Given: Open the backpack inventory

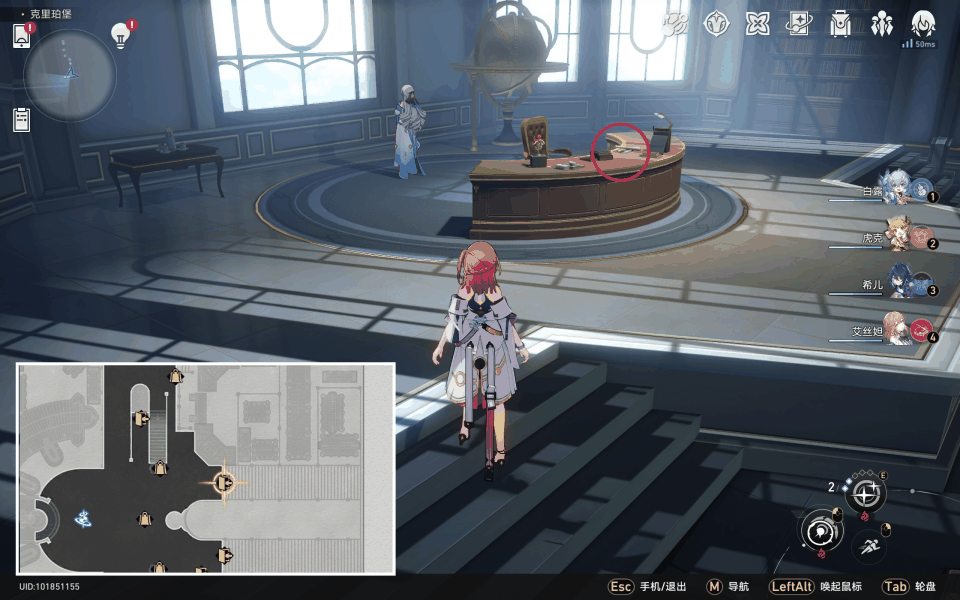Looking at the screenshot, I should pyautogui.click(x=840, y=24).
